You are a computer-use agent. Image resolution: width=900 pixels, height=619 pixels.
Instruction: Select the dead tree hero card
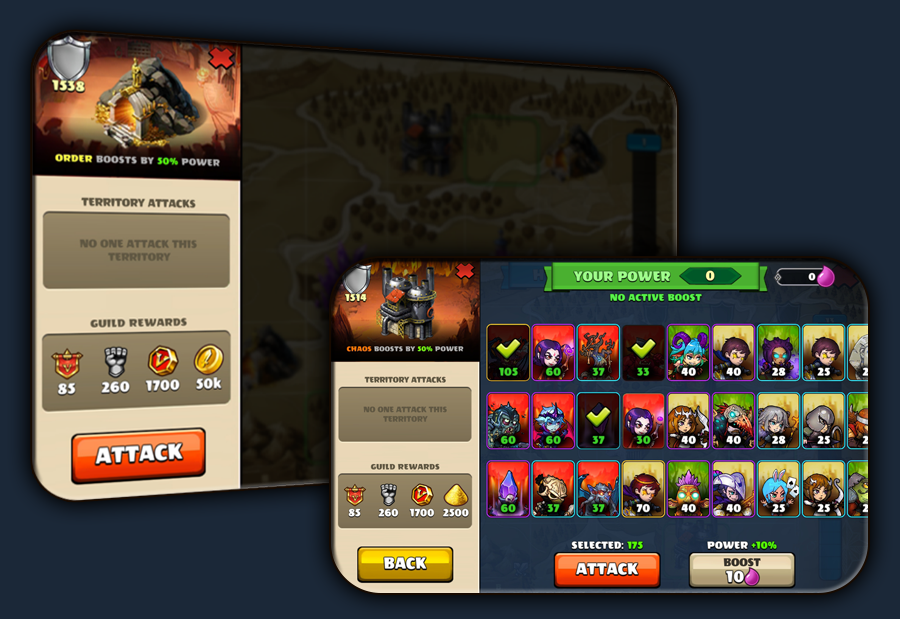pos(598,352)
